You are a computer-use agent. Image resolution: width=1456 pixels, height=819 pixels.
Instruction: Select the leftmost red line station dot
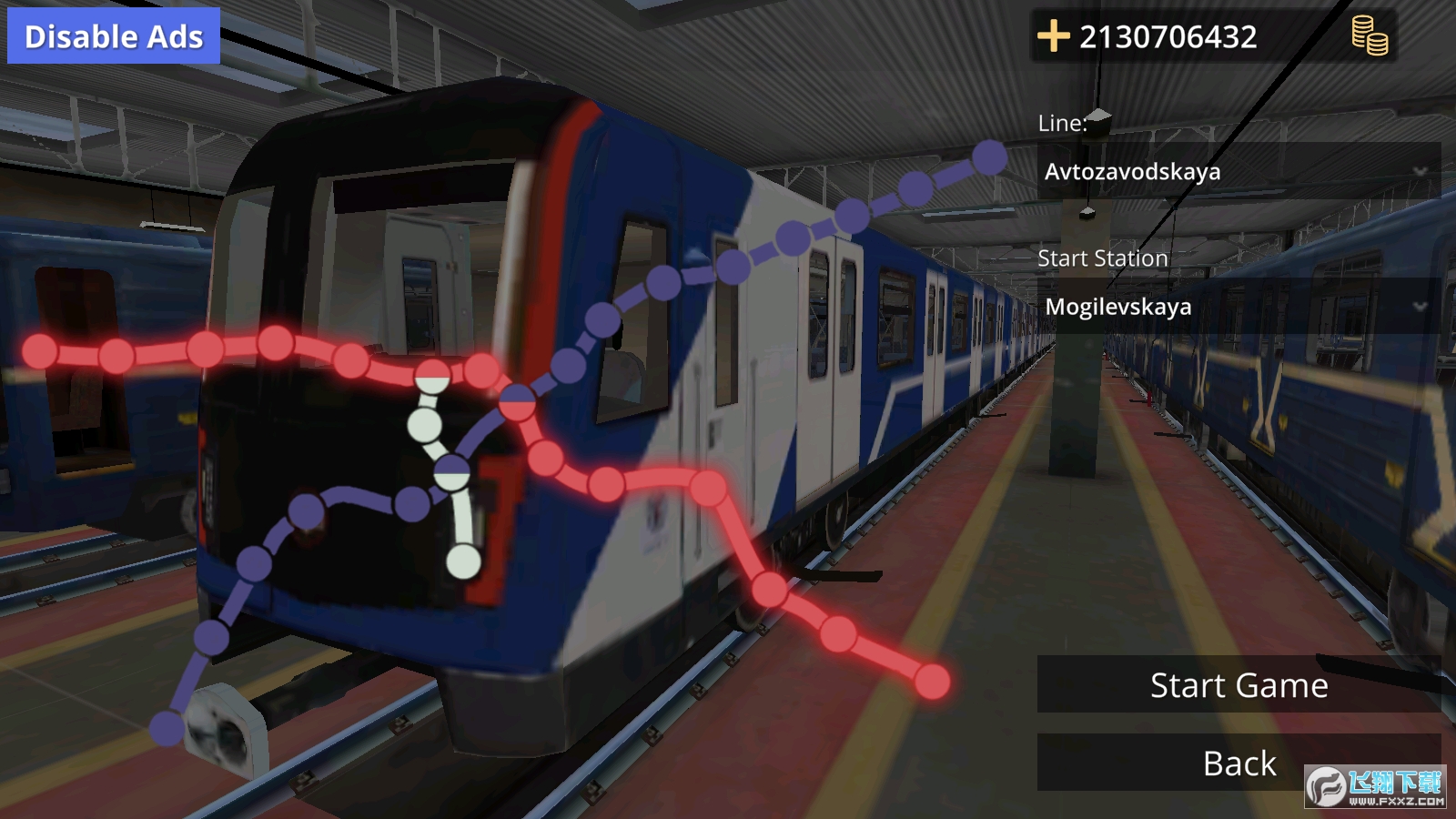pos(38,350)
